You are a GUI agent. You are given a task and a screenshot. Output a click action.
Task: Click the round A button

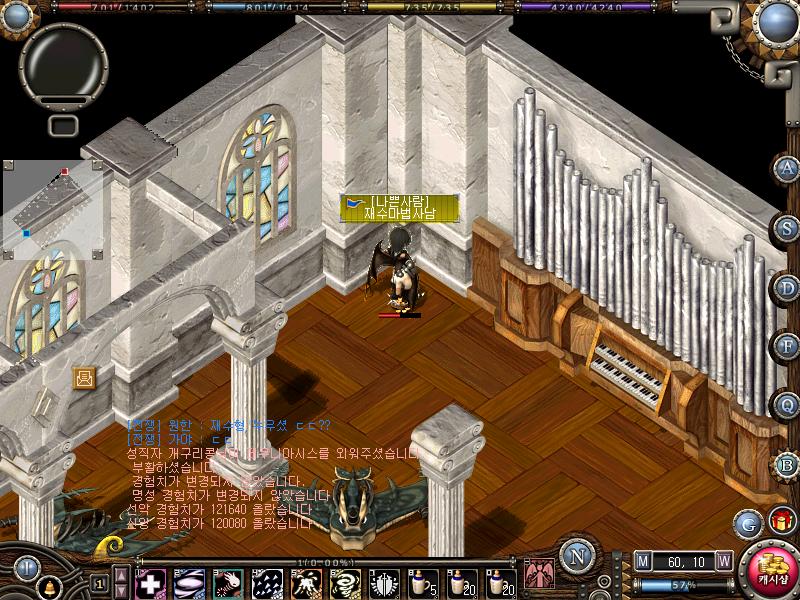[788, 168]
